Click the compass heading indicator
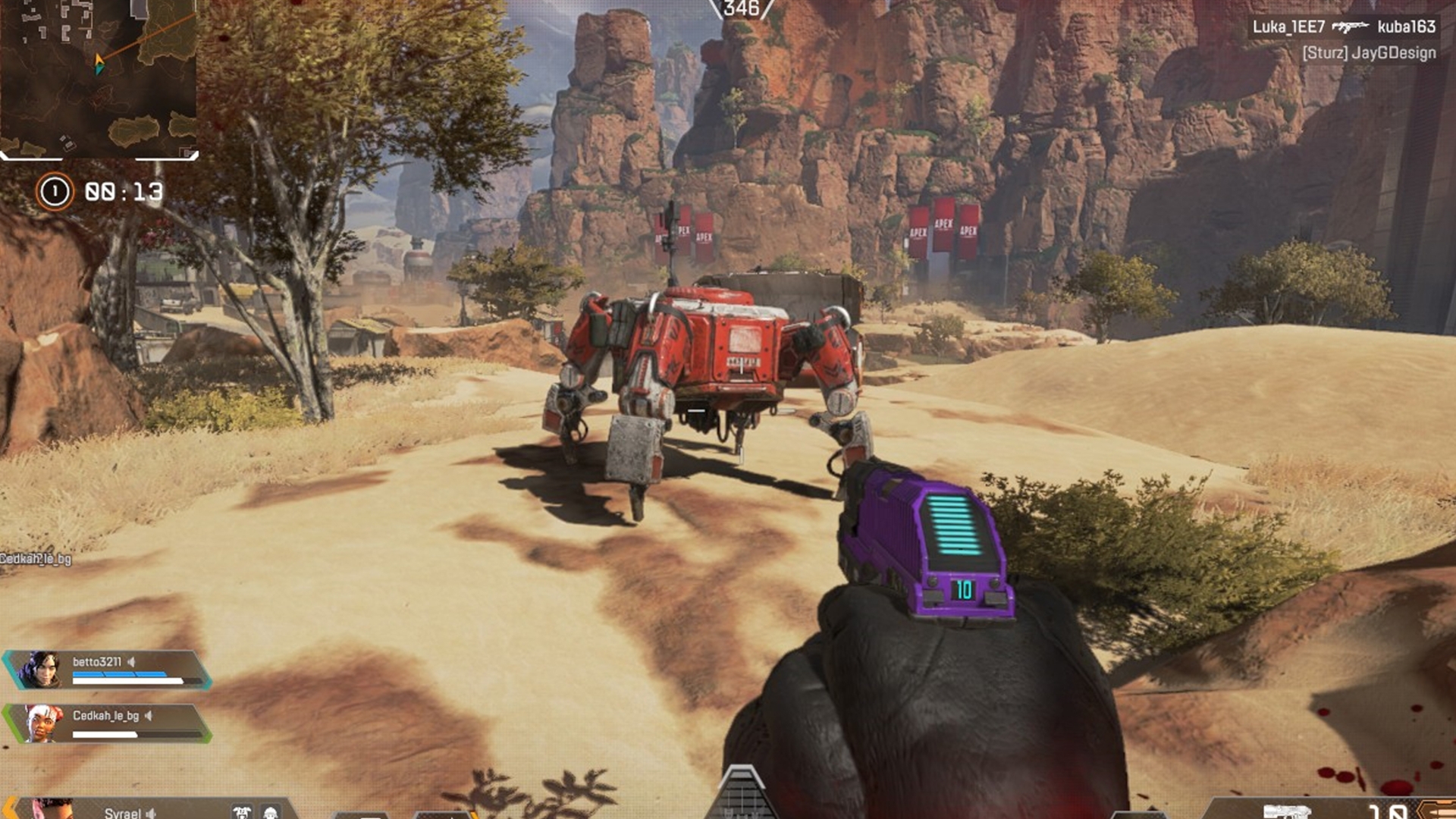 [741, 9]
